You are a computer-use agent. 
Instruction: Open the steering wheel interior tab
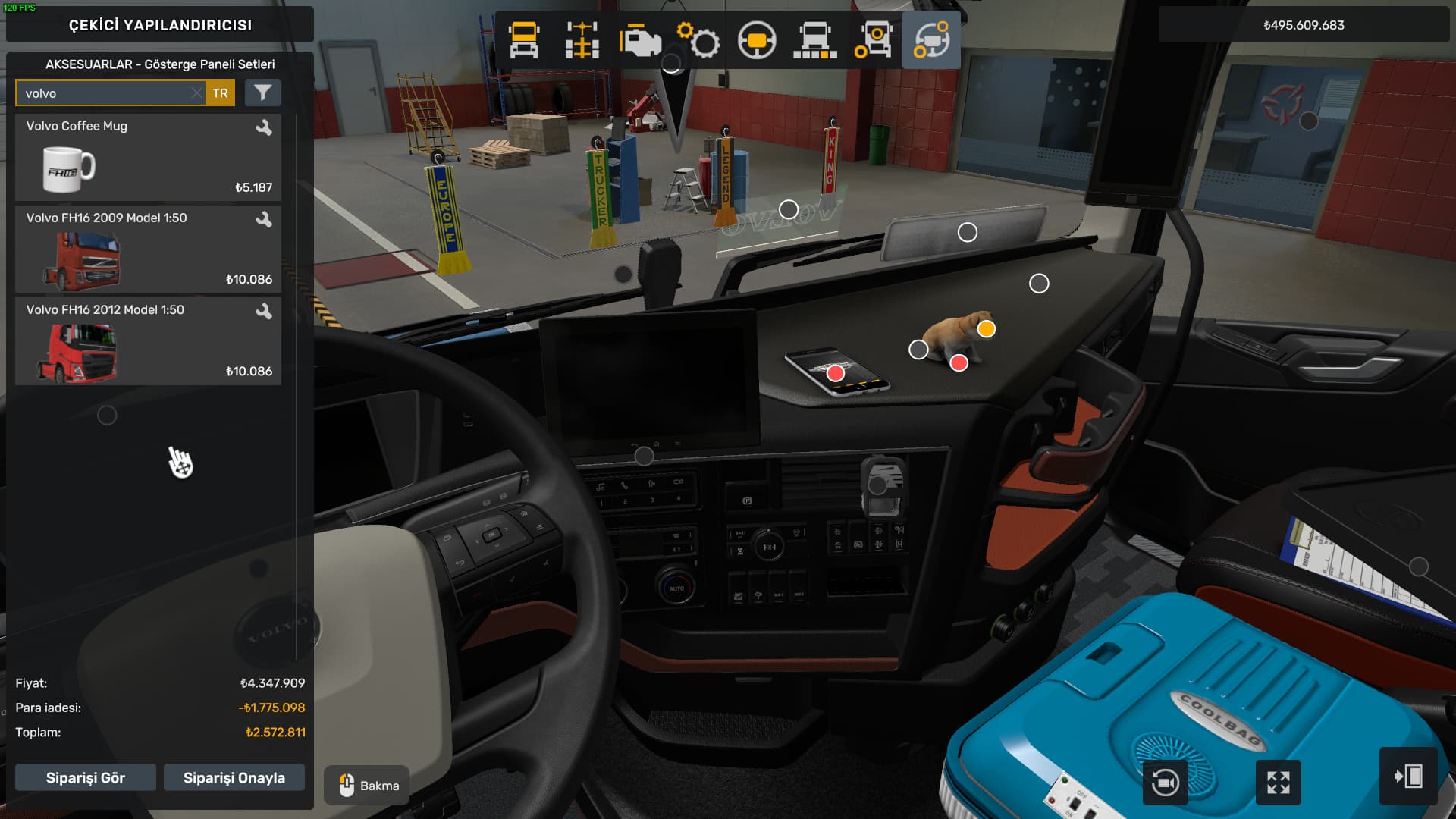pyautogui.click(x=757, y=40)
